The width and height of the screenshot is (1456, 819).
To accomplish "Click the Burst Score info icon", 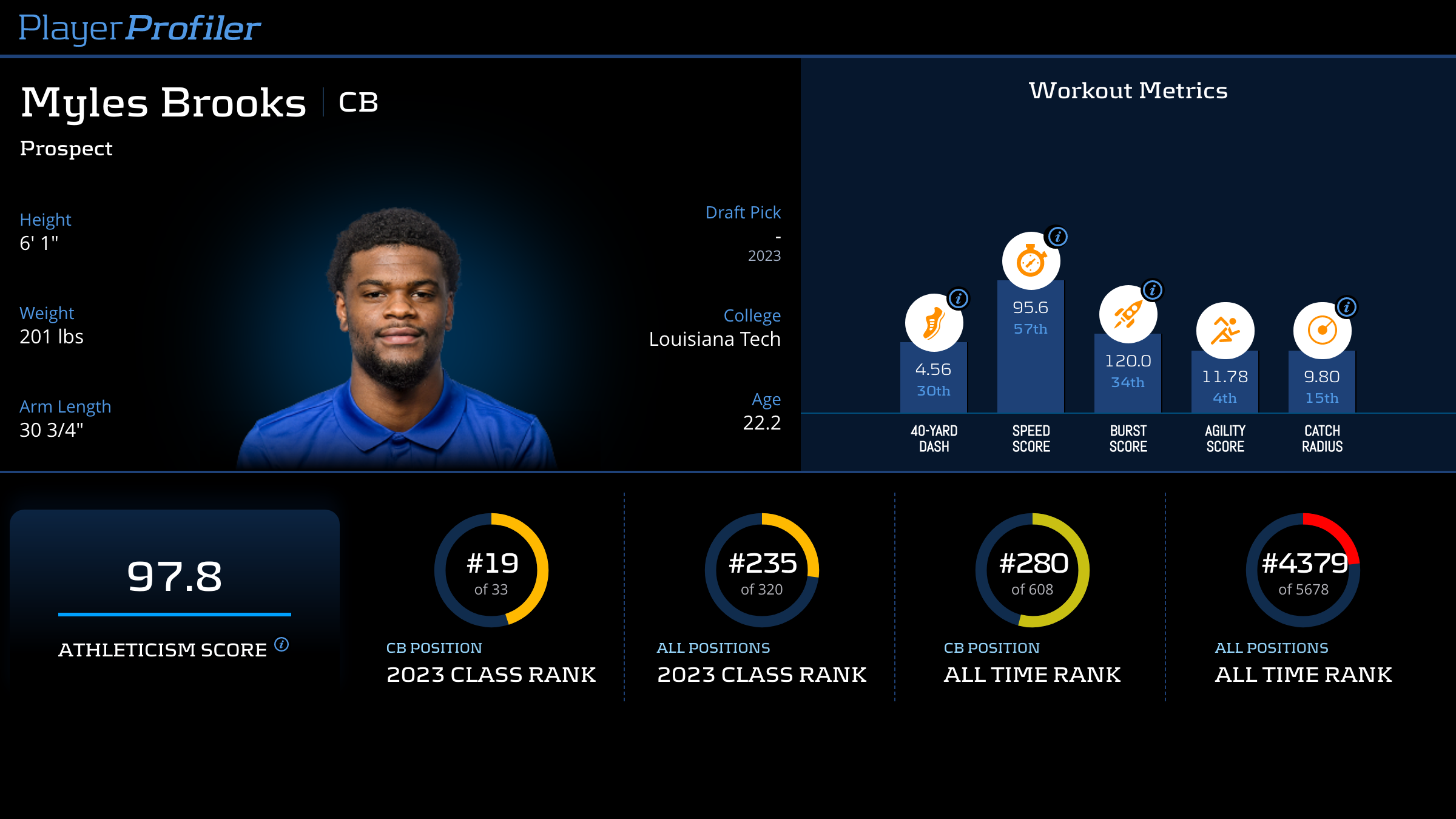I will pyautogui.click(x=1153, y=290).
